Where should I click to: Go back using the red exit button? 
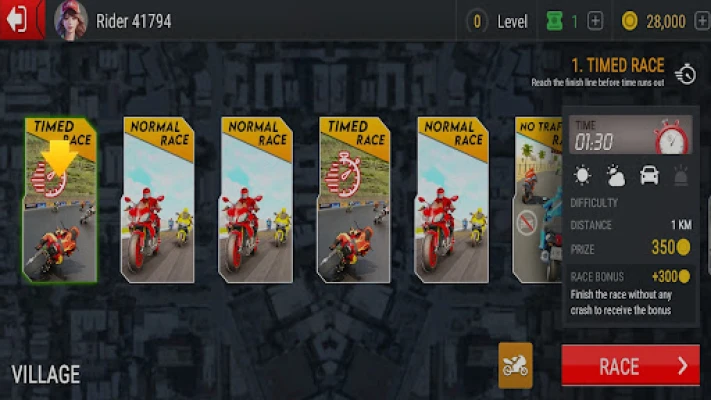coord(20,20)
